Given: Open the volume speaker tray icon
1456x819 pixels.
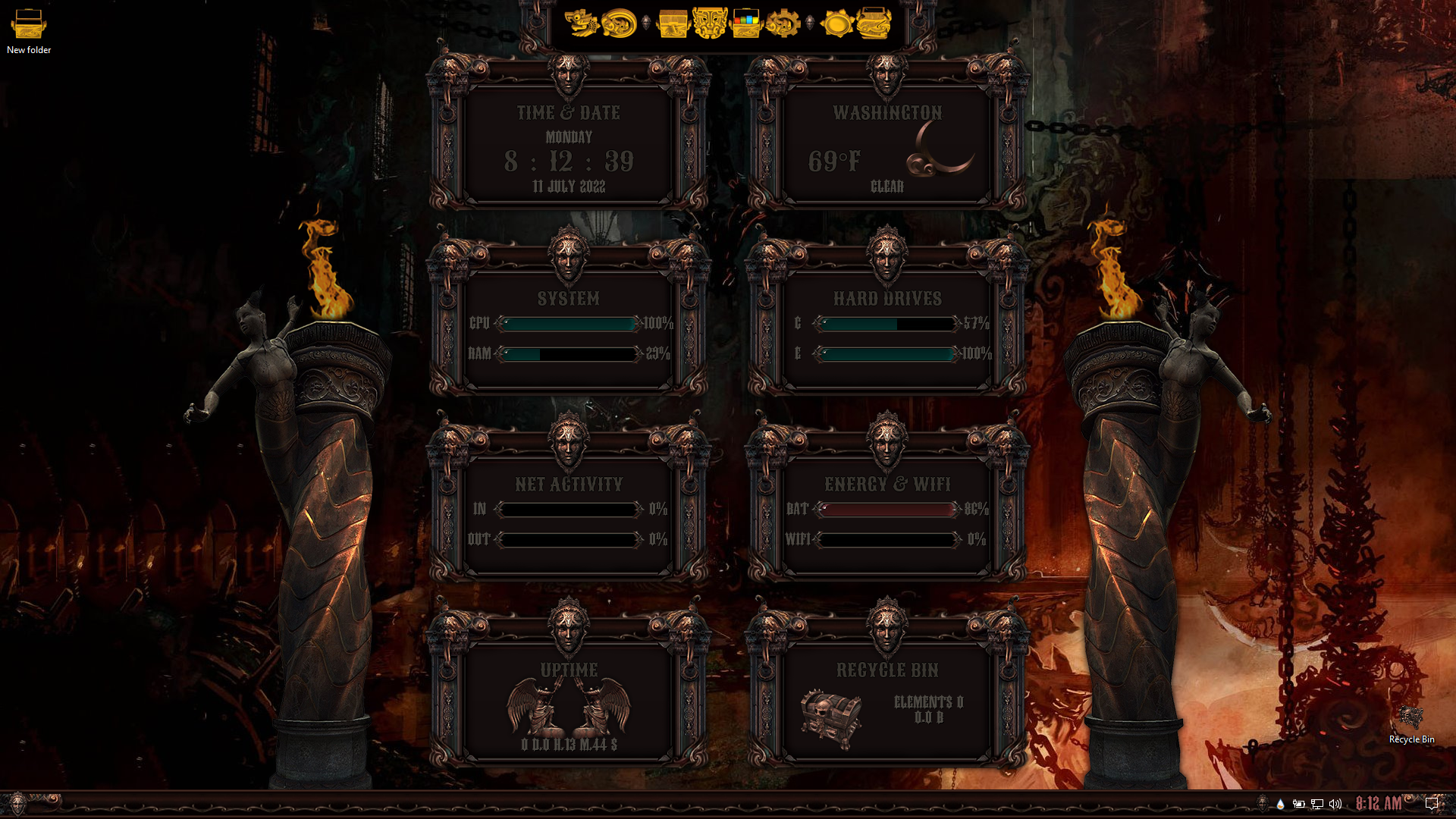Looking at the screenshot, I should [1335, 804].
